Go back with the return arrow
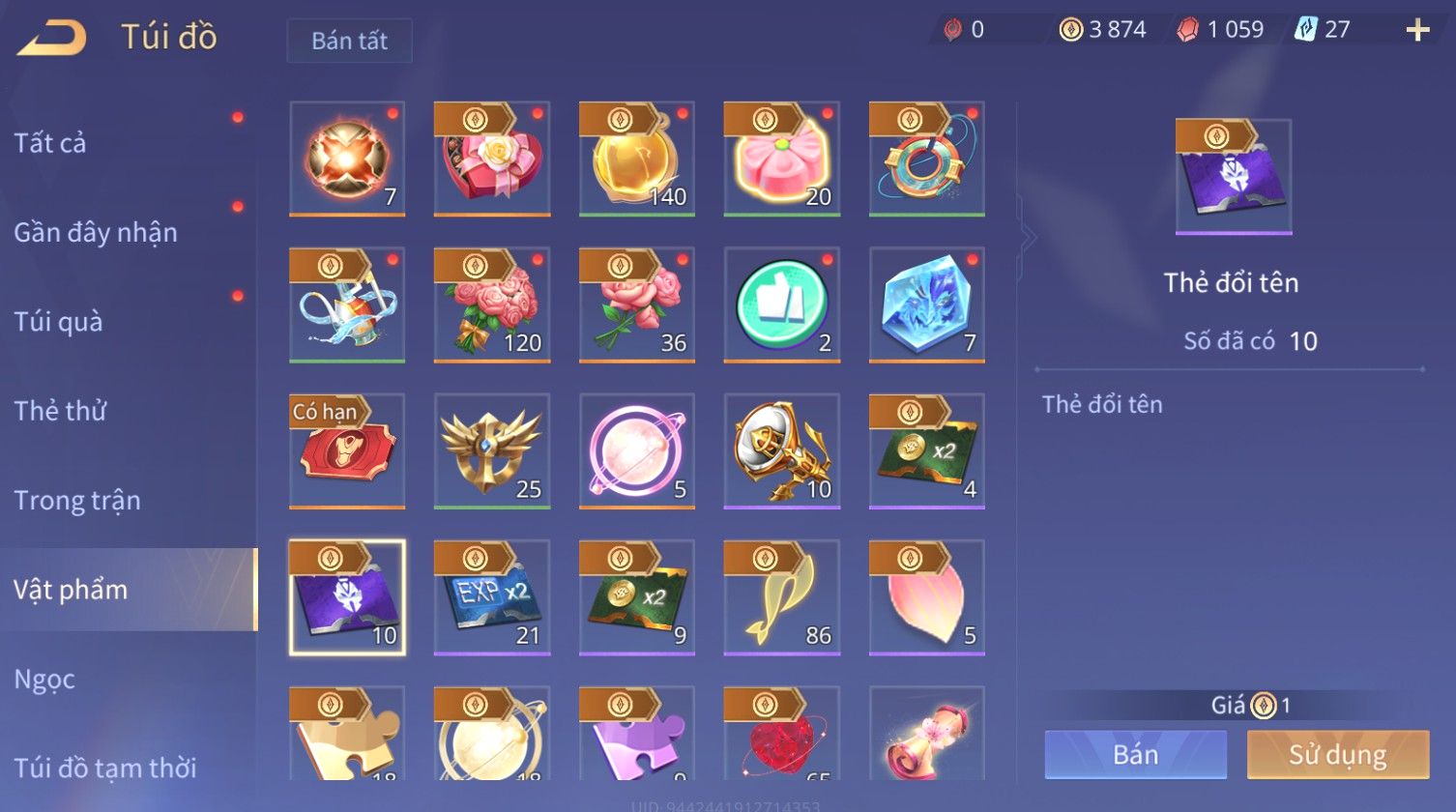The height and width of the screenshot is (812, 1456). pyautogui.click(x=52, y=38)
